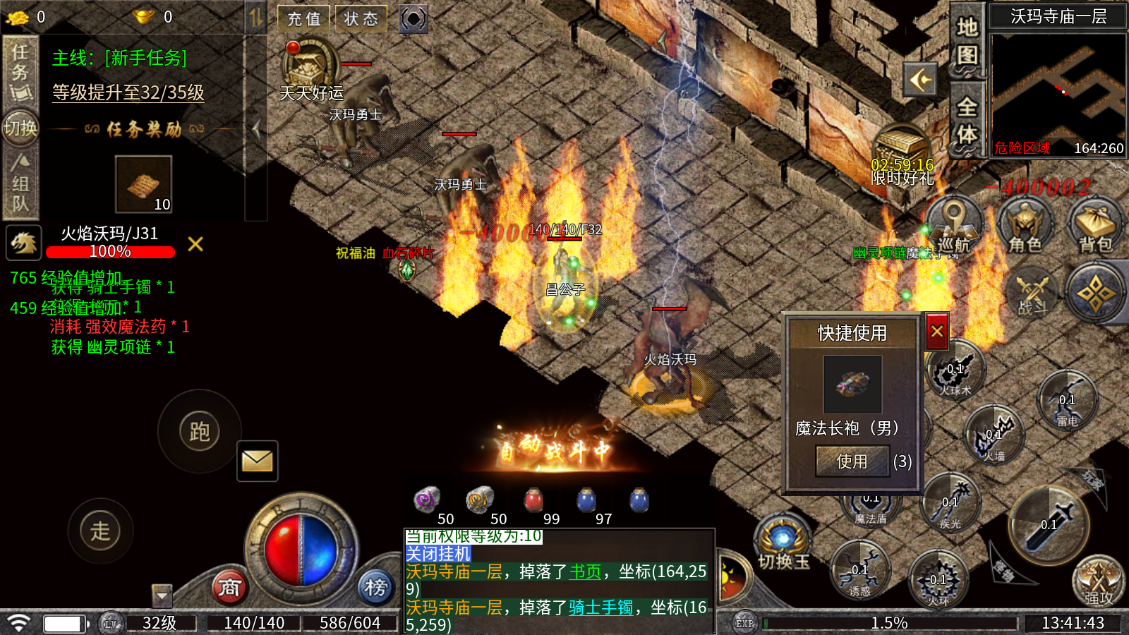
Task: Open the 商 shop button
Action: [x=231, y=587]
